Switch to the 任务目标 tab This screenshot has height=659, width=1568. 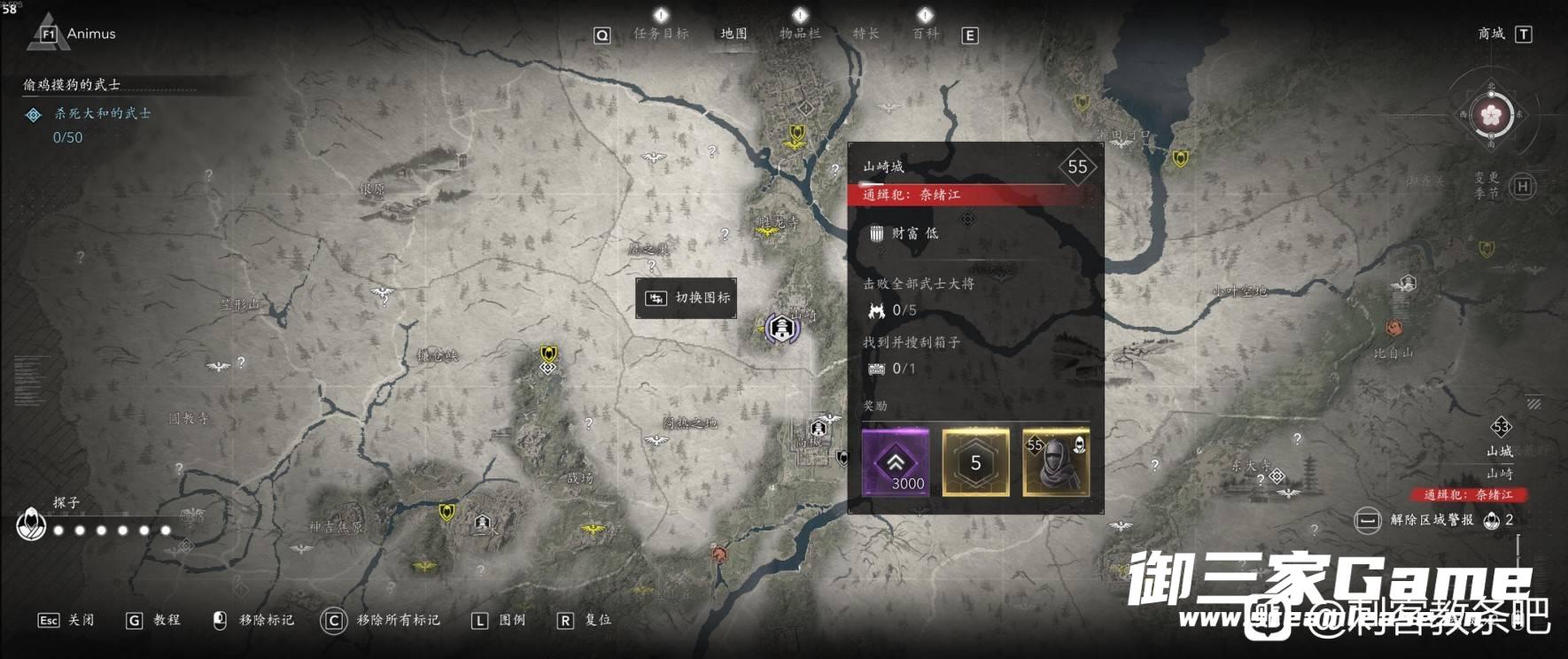click(x=661, y=34)
